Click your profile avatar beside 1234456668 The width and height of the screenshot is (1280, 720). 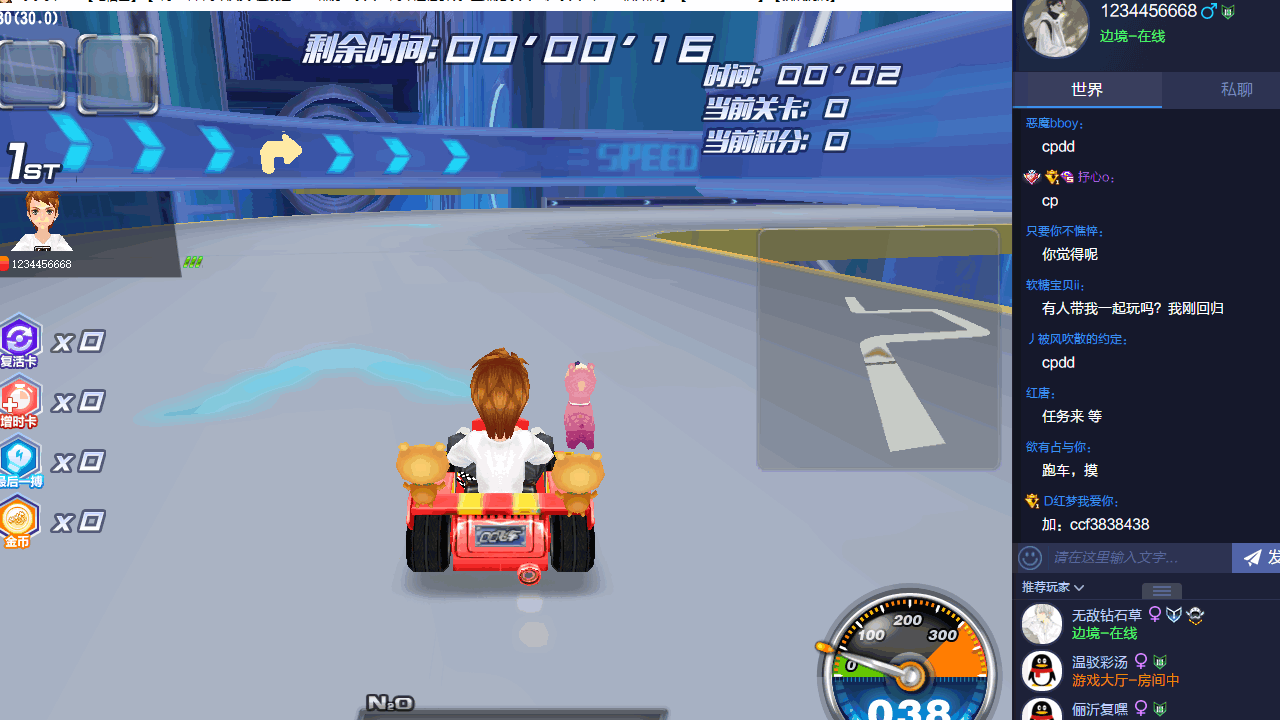[1055, 28]
